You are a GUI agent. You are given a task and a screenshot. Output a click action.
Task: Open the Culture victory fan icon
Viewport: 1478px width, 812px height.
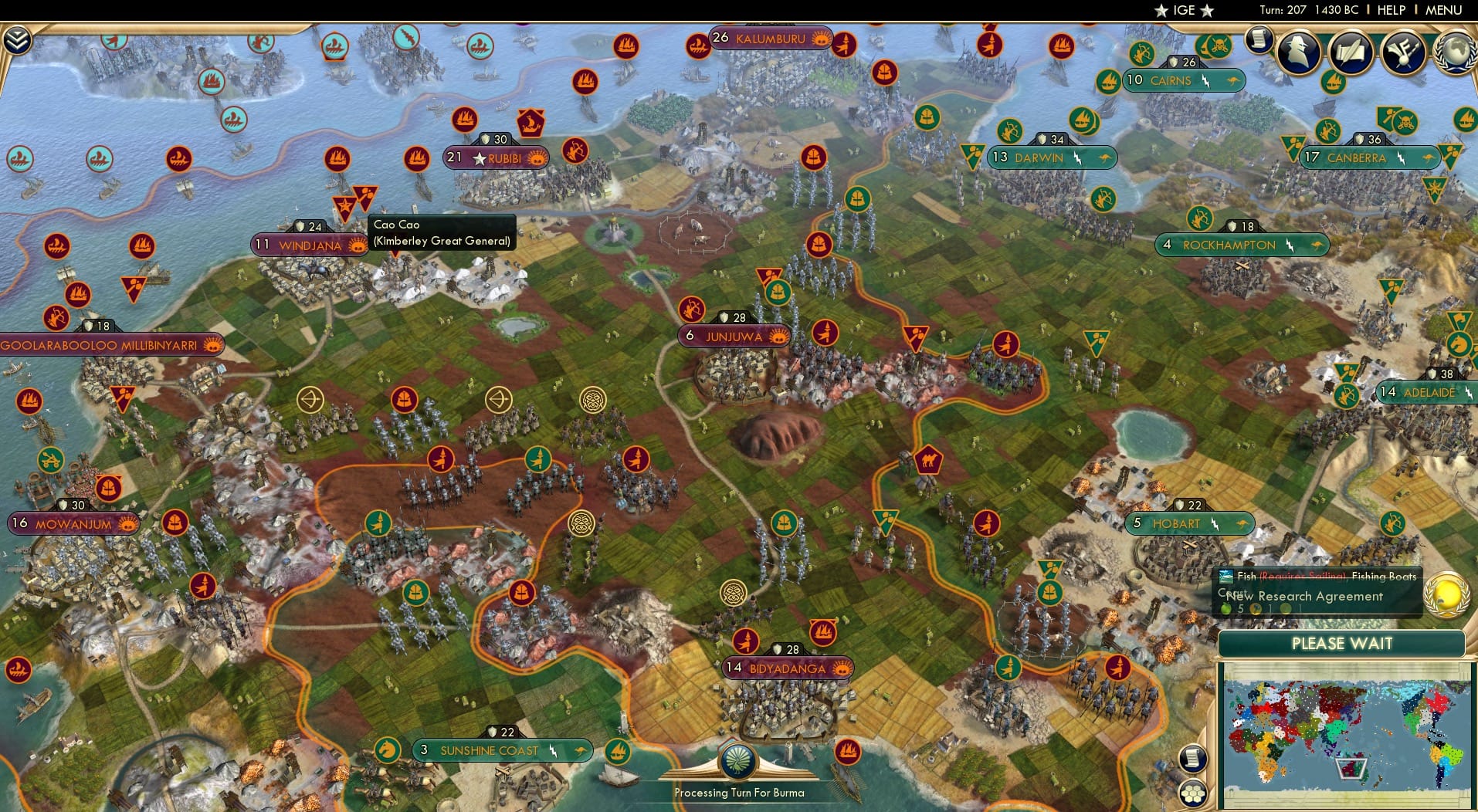coord(1402,51)
